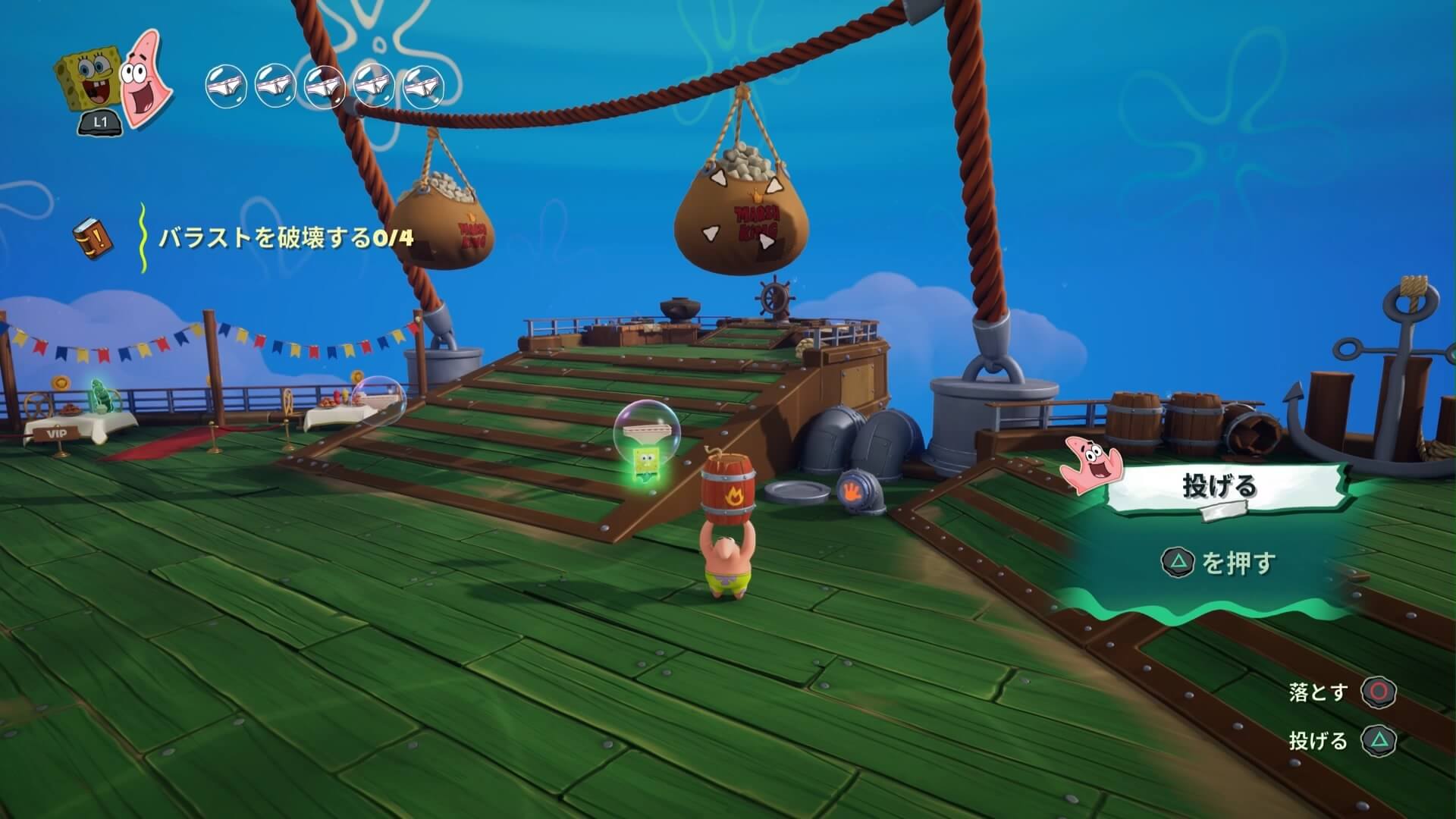Image resolution: width=1456 pixels, height=819 pixels.
Task: Click the 投げる tutorial hint banner
Action: [1220, 486]
